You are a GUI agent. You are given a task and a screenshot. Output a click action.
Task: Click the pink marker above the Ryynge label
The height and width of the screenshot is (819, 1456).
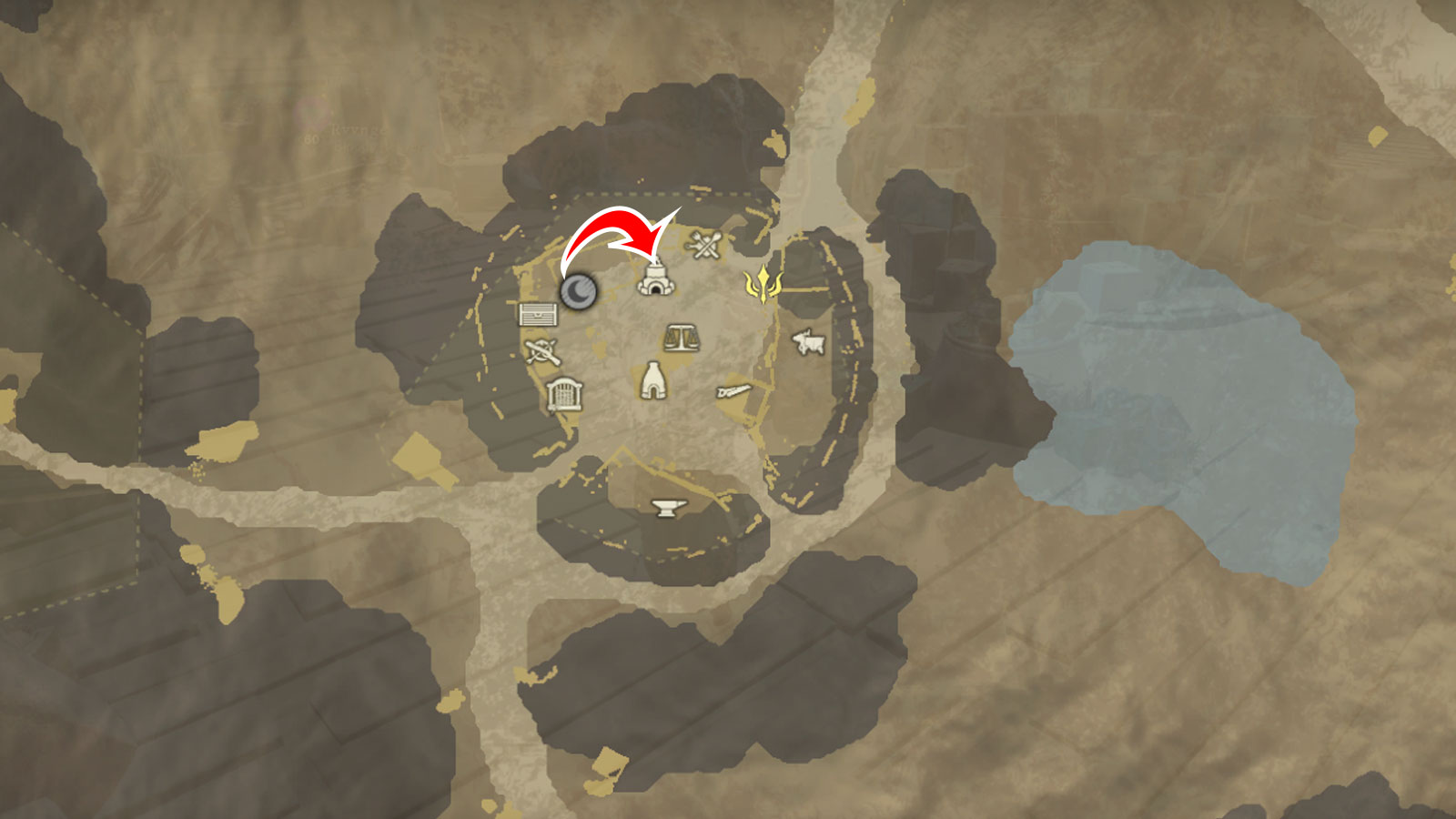309,111
